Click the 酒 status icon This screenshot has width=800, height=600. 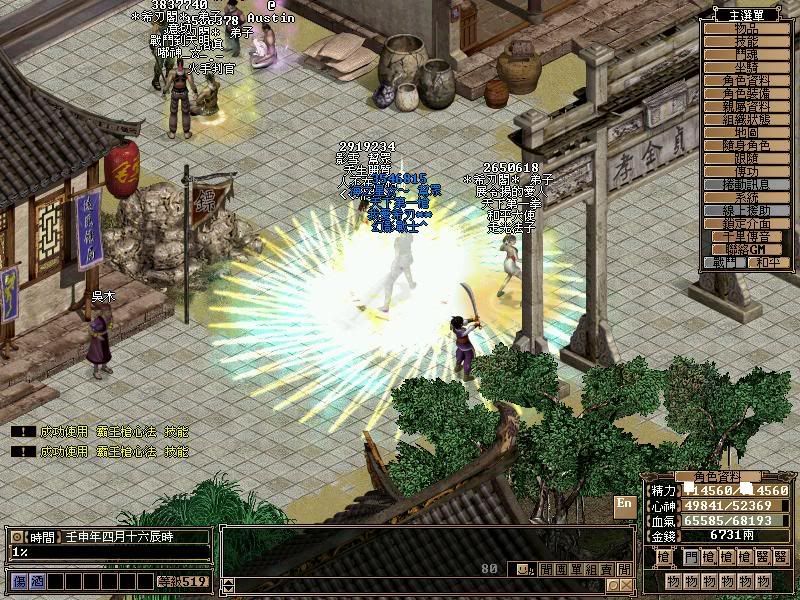pyautogui.click(x=37, y=581)
